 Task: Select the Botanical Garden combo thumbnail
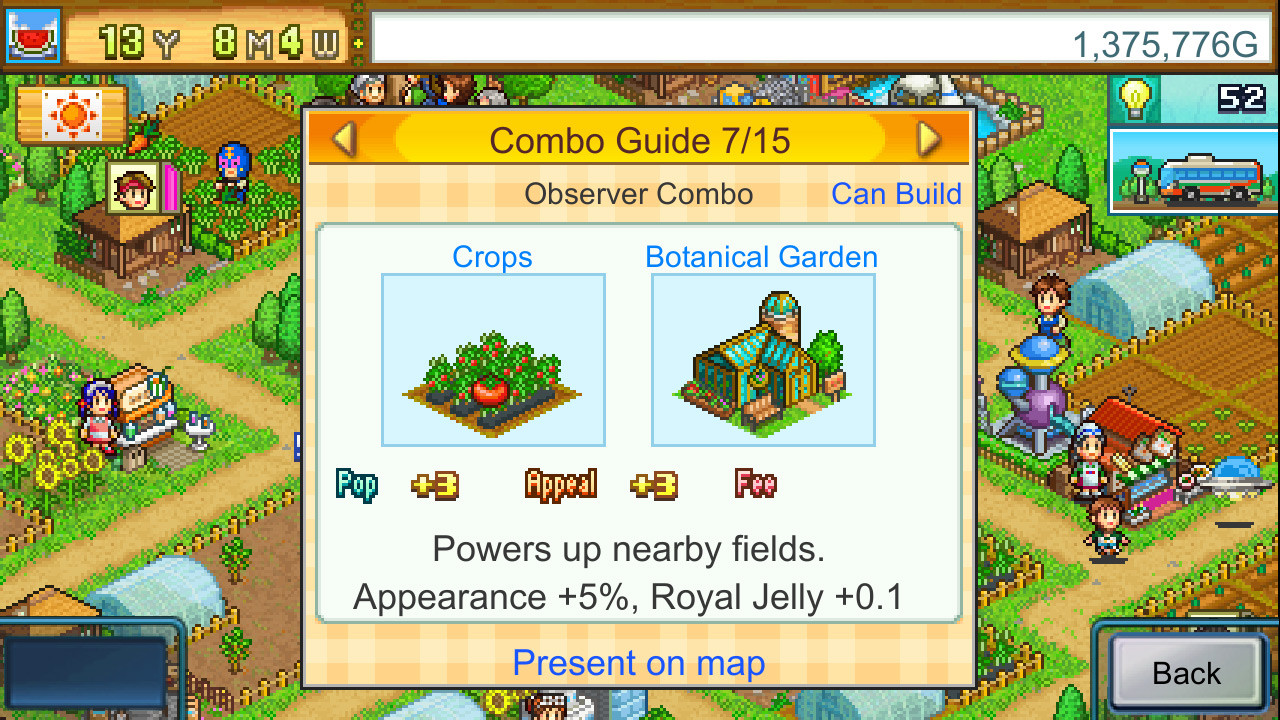(763, 357)
